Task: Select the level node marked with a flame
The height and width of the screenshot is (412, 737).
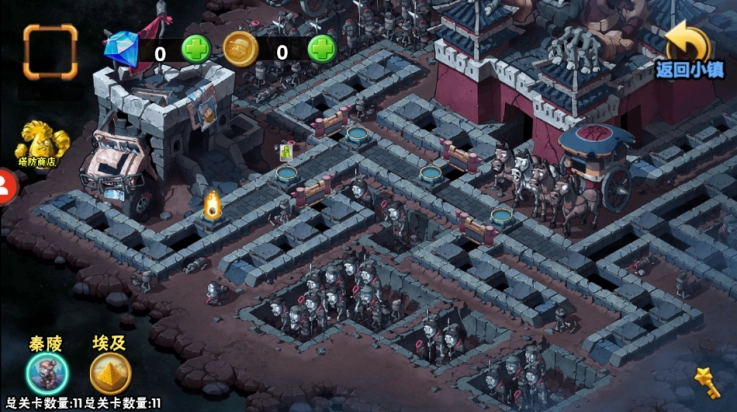Action: coord(212,206)
